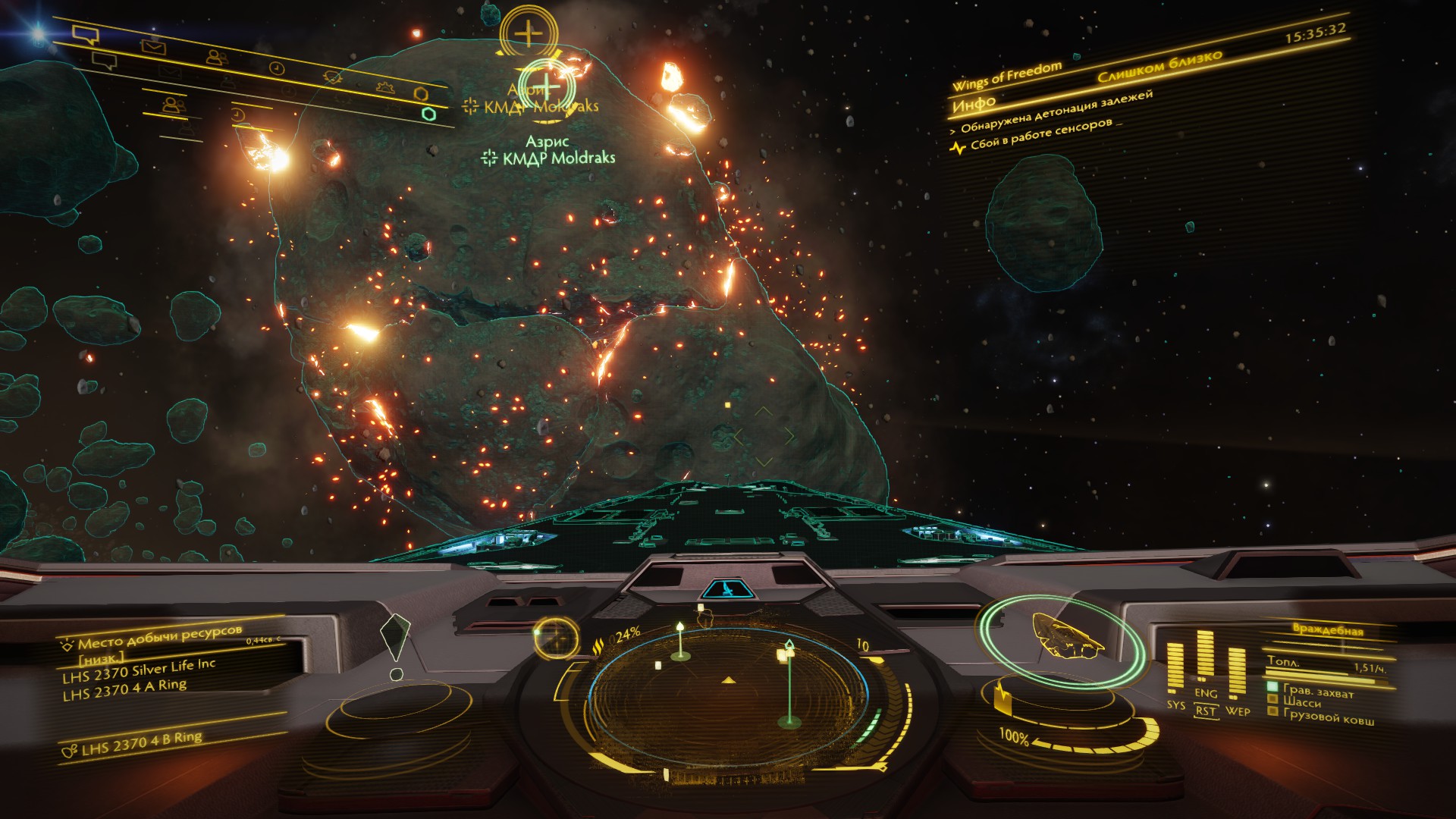1456x819 pixels.
Task: Open the settings gear in comms panel
Action: tap(386, 86)
